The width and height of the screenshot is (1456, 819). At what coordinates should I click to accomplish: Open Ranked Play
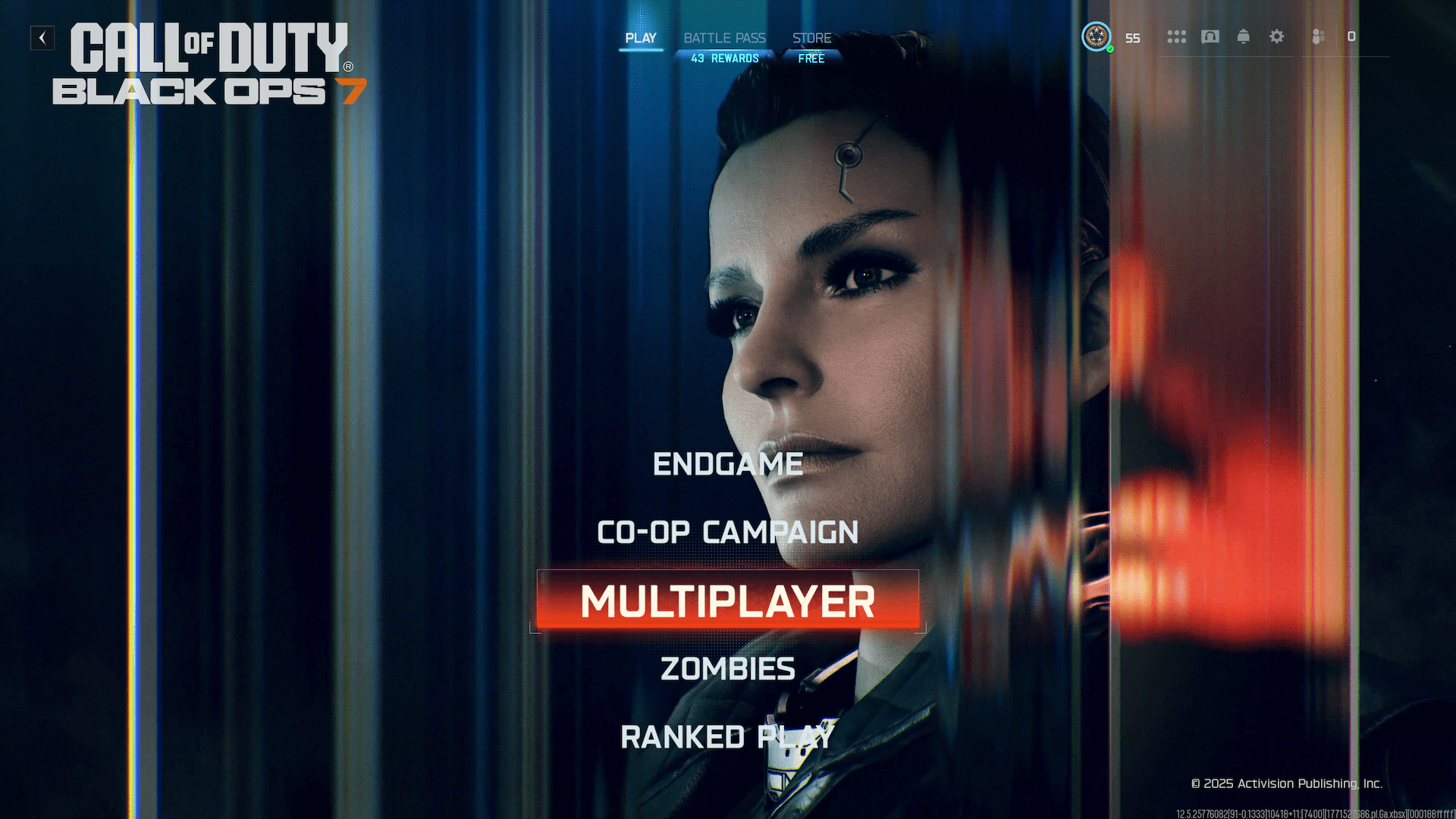coord(726,735)
